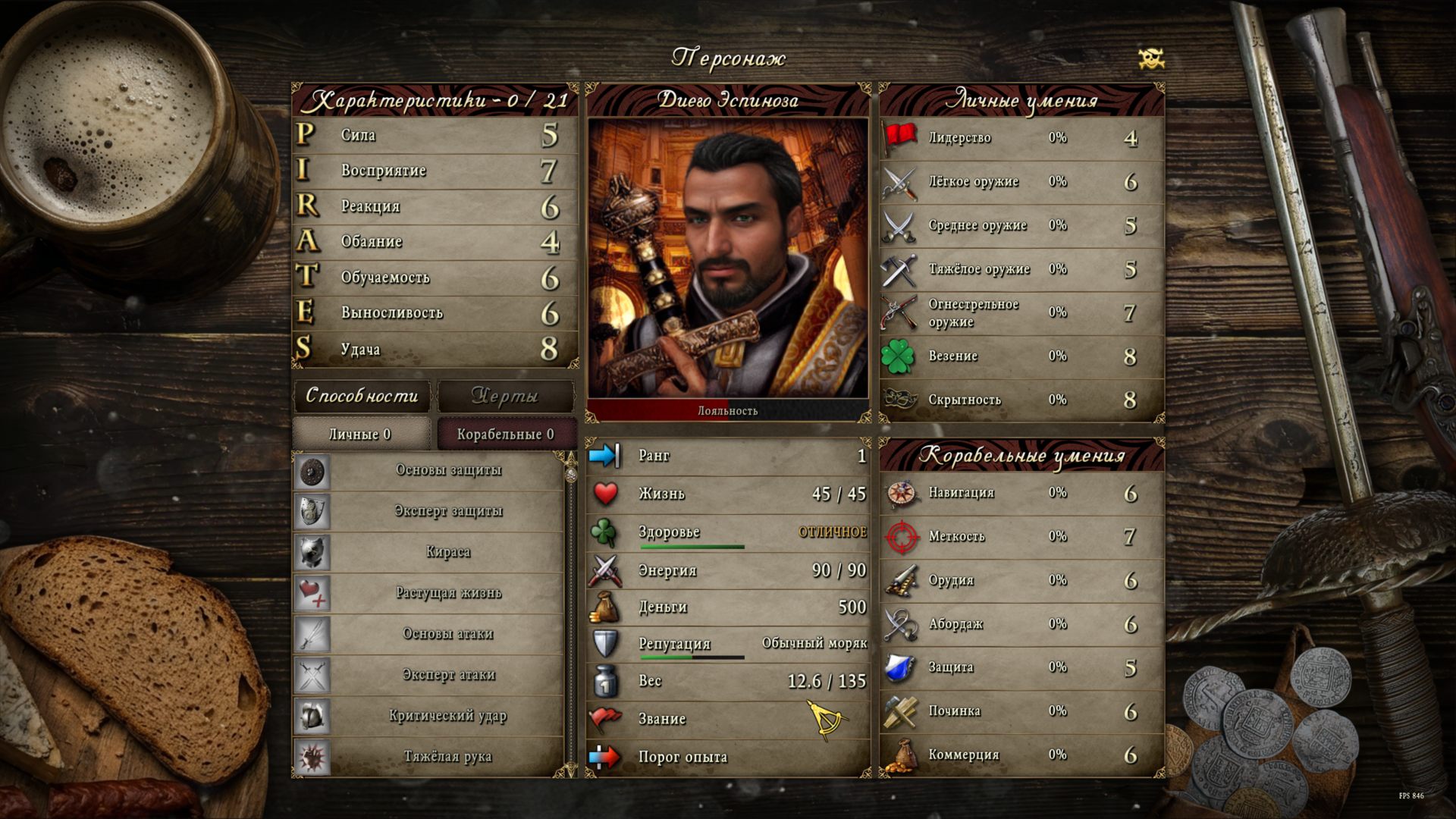The image size is (1456, 819).
Task: Click the Лидерство skill red flag icon
Action: click(x=900, y=138)
